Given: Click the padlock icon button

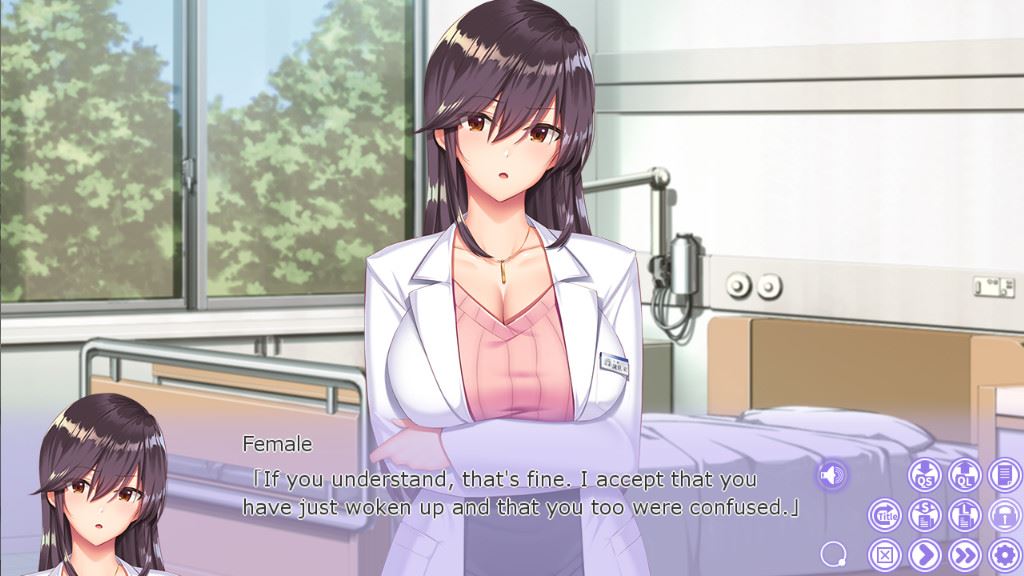Looking at the screenshot, I should [x=1004, y=514].
